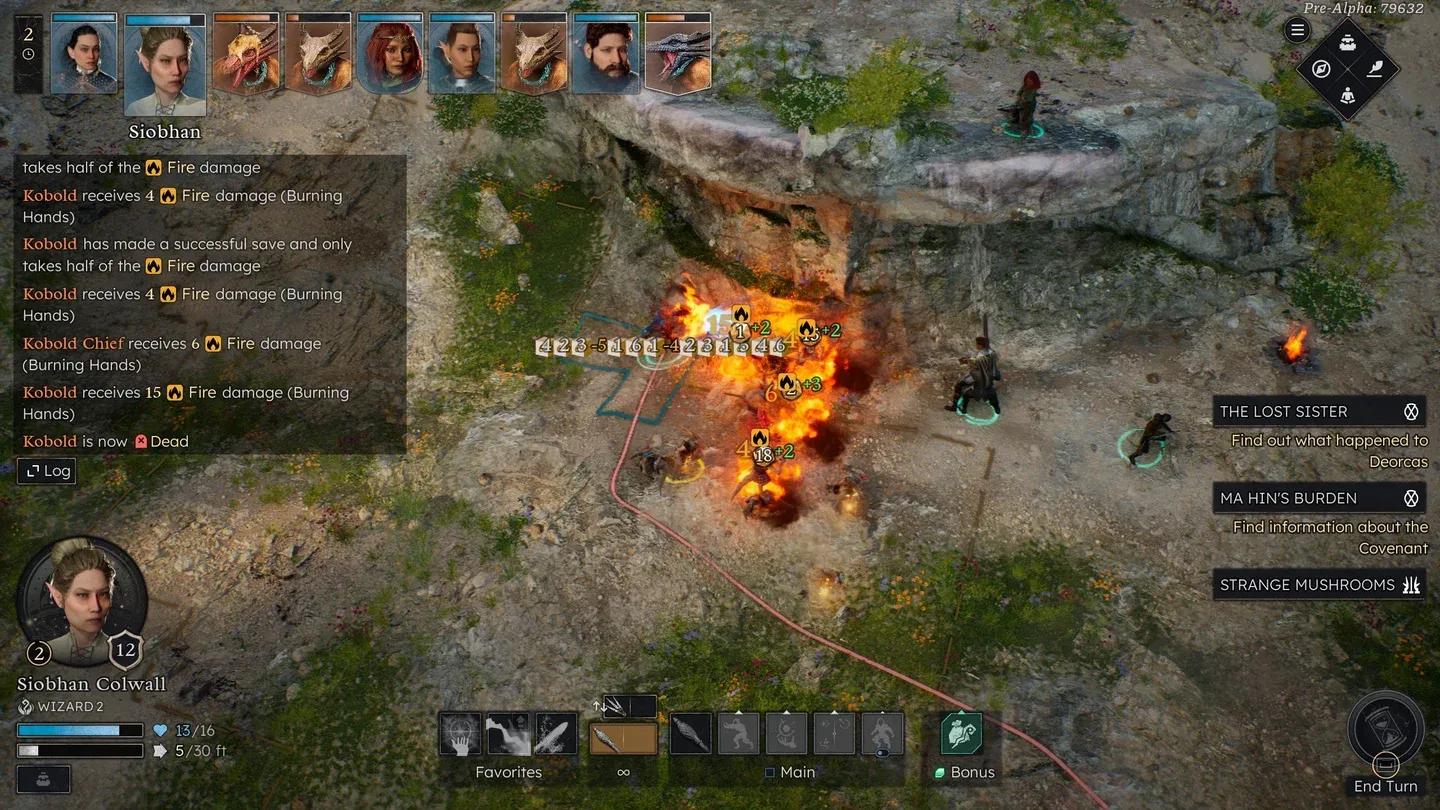This screenshot has width=1440, height=810.
Task: Expand the STRANGE MUSHROOMS quest entry
Action: point(1411,585)
